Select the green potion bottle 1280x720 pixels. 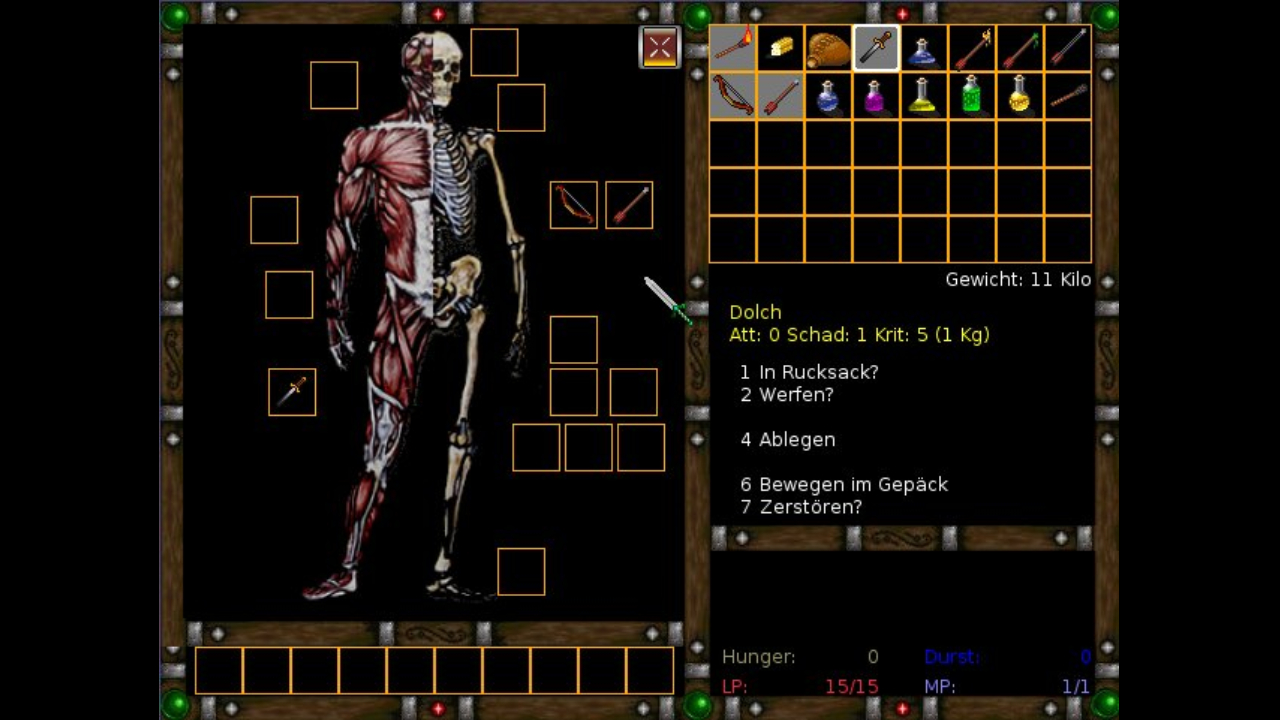(969, 95)
